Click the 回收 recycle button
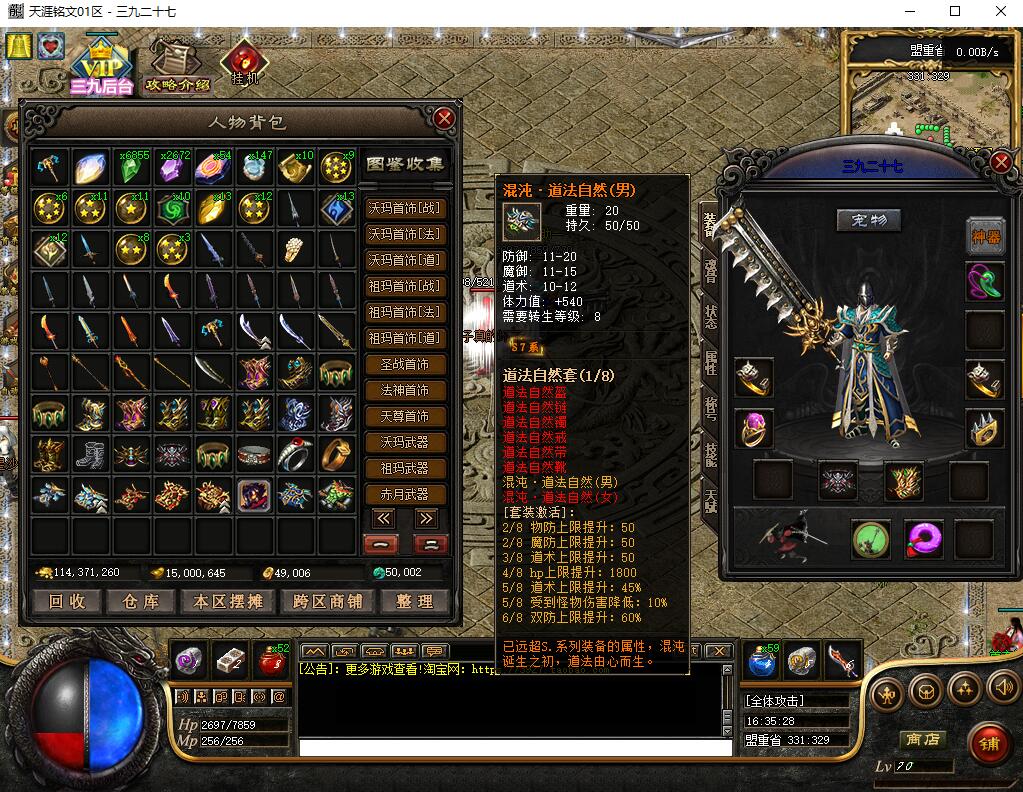Screen dimensions: 1023x792 68,601
